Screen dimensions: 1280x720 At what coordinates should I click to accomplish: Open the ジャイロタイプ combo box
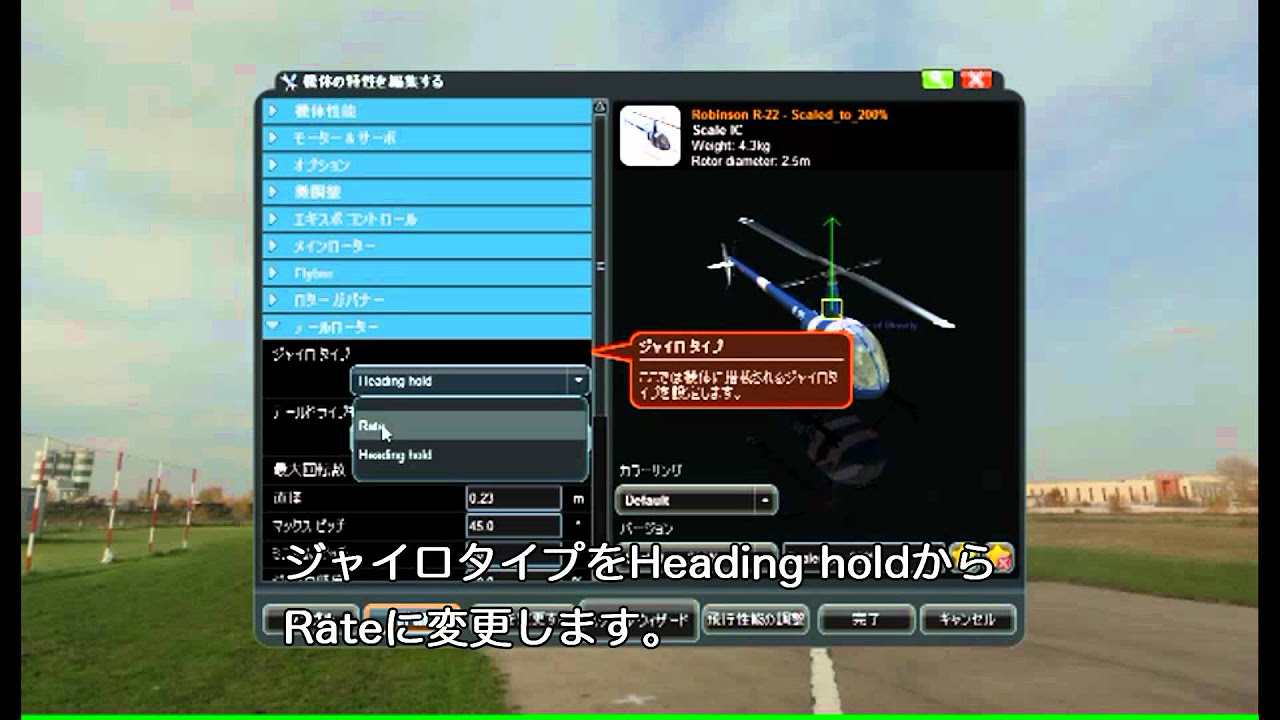470,381
